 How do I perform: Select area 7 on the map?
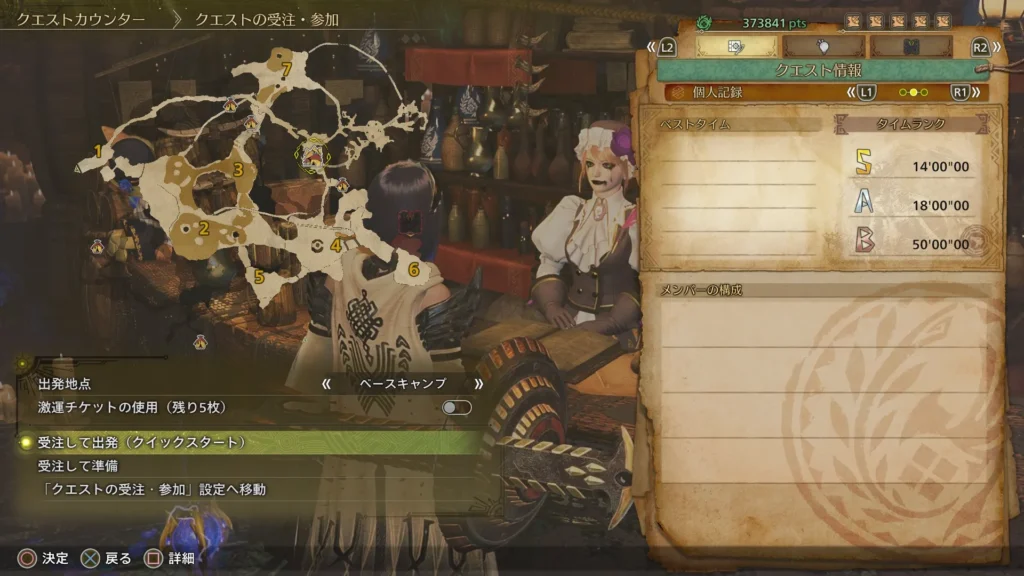tap(286, 70)
